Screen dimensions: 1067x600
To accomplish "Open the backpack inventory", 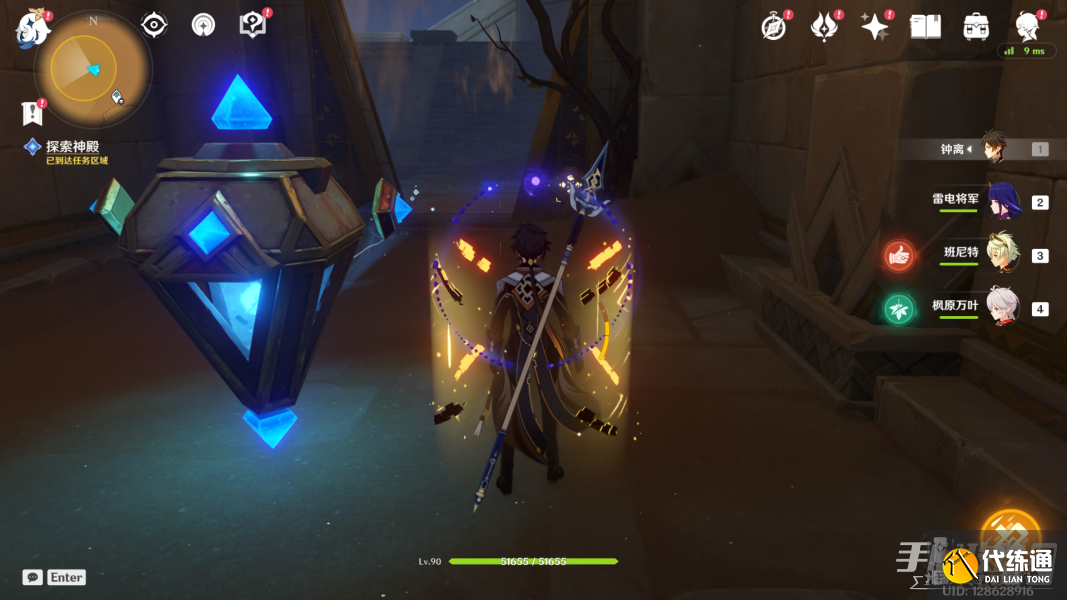I will (976, 27).
